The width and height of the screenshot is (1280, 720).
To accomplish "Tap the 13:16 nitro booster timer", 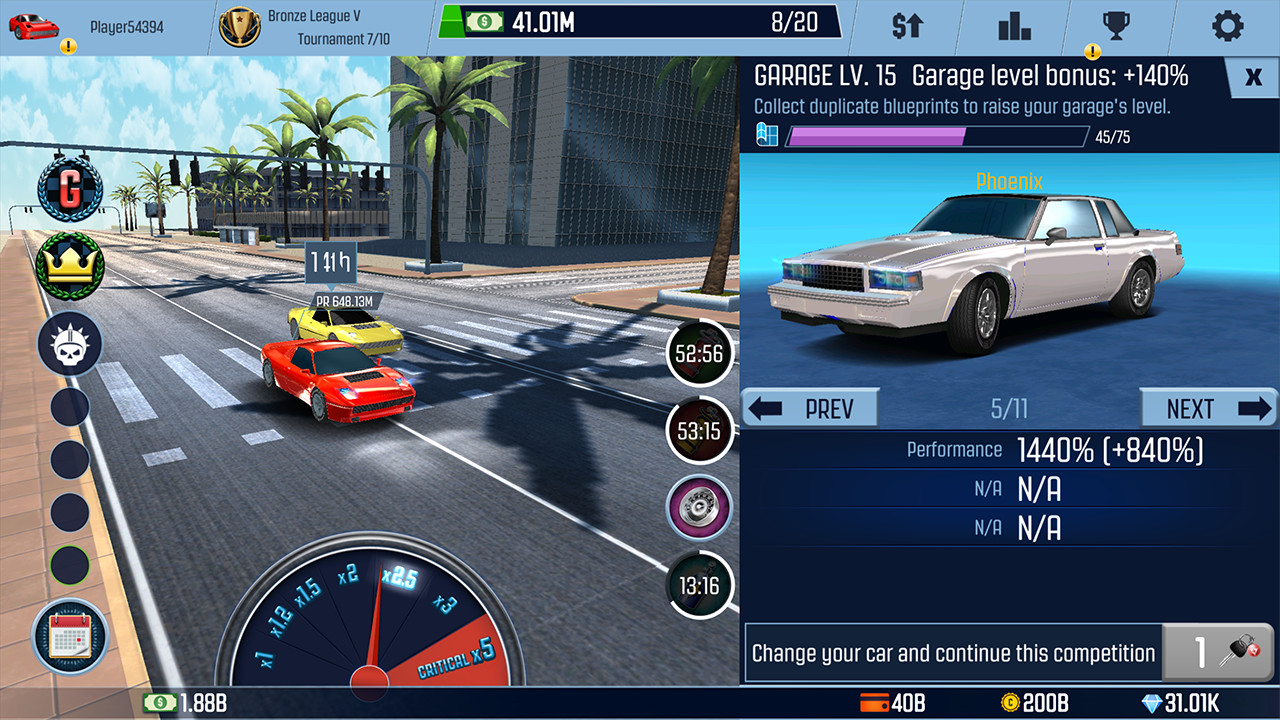I will (x=699, y=585).
